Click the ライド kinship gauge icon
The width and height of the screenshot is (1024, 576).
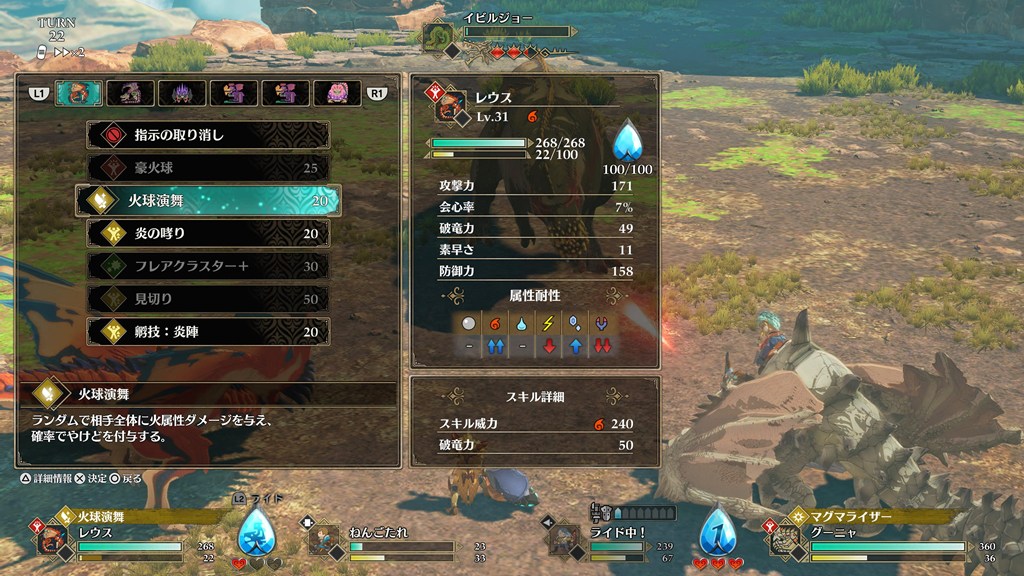257,531
